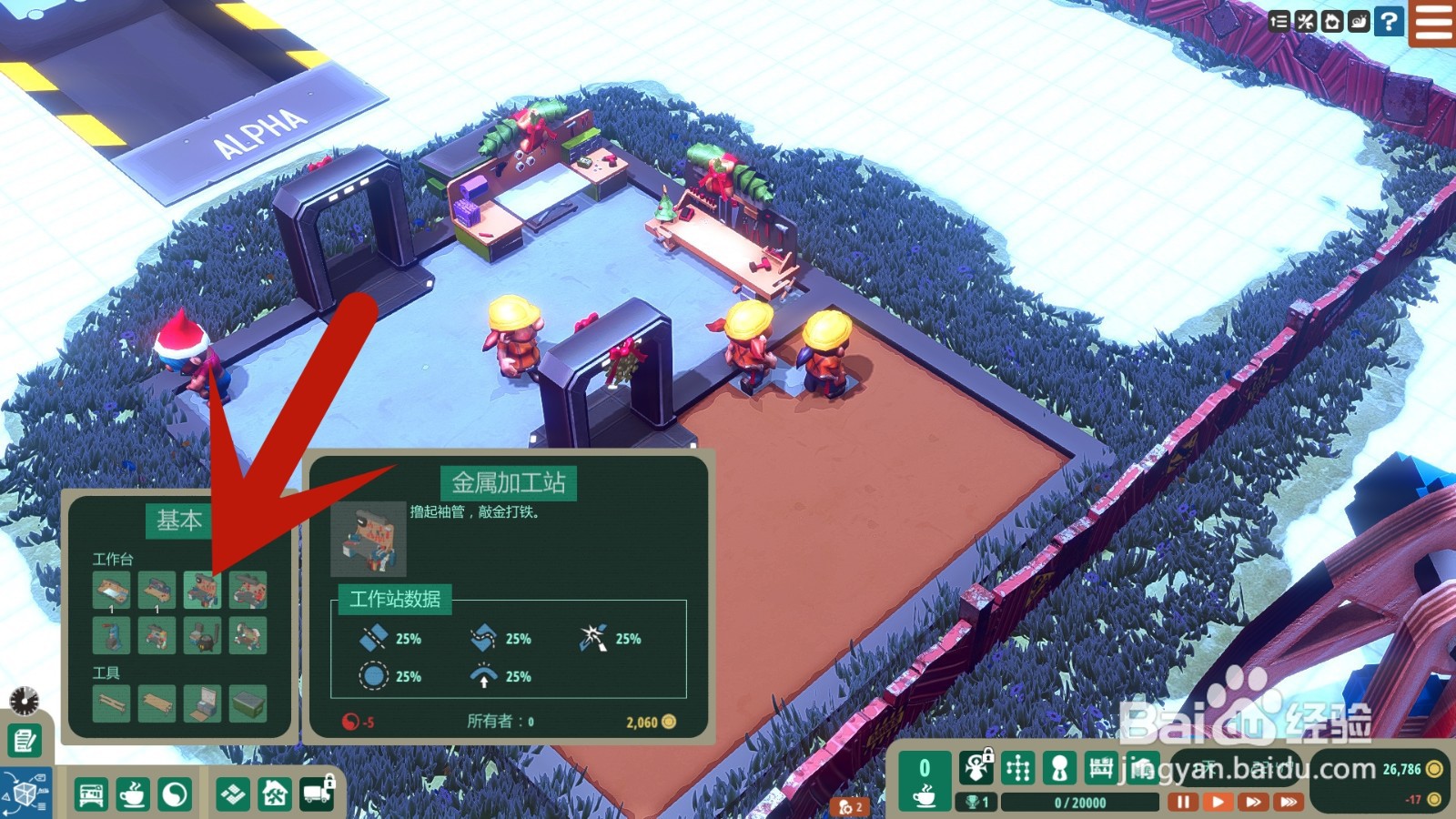
Task: Open the wrench and screwdriver tools icon
Action: (1306, 21)
